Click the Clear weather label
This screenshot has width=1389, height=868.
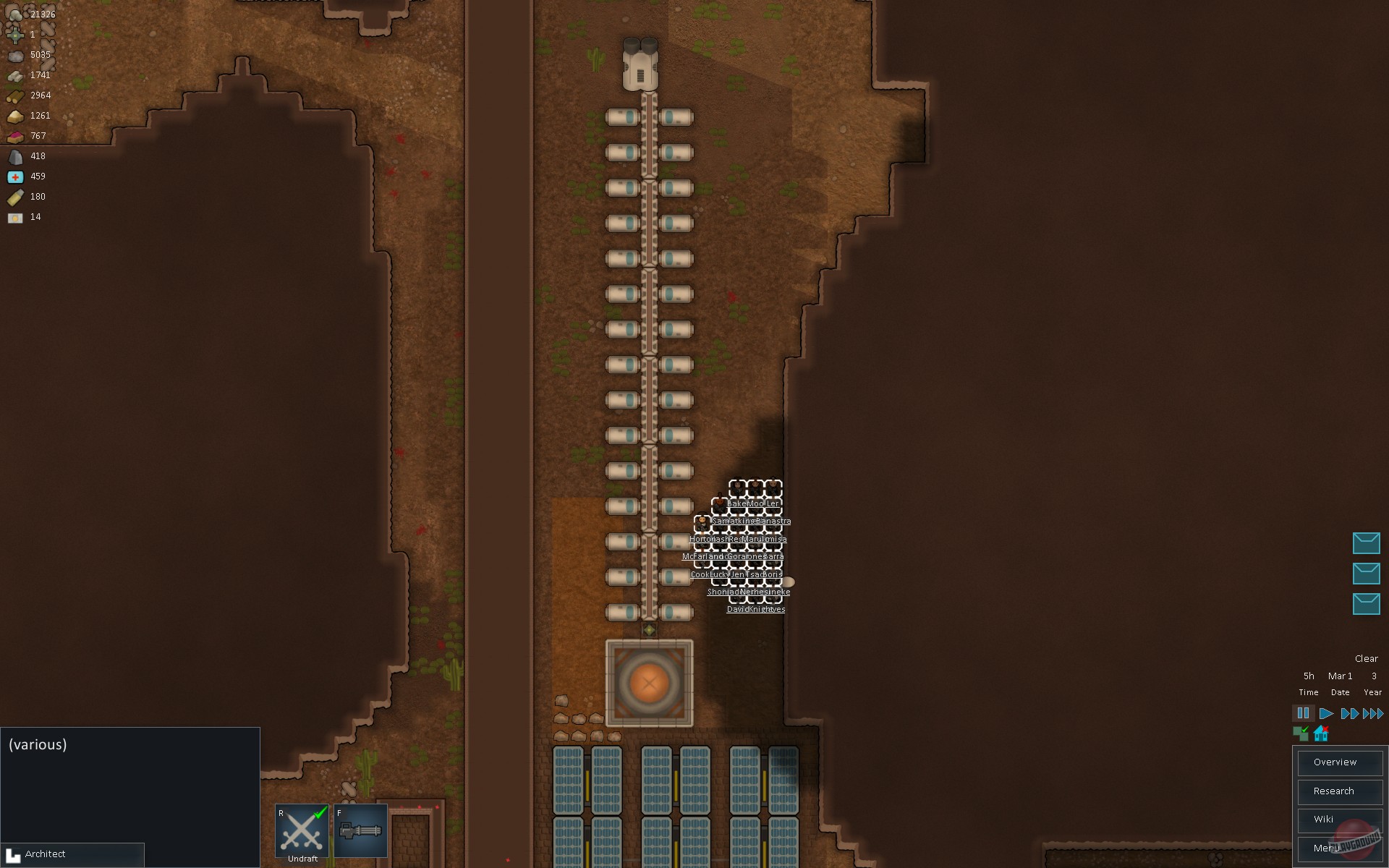point(1366,658)
